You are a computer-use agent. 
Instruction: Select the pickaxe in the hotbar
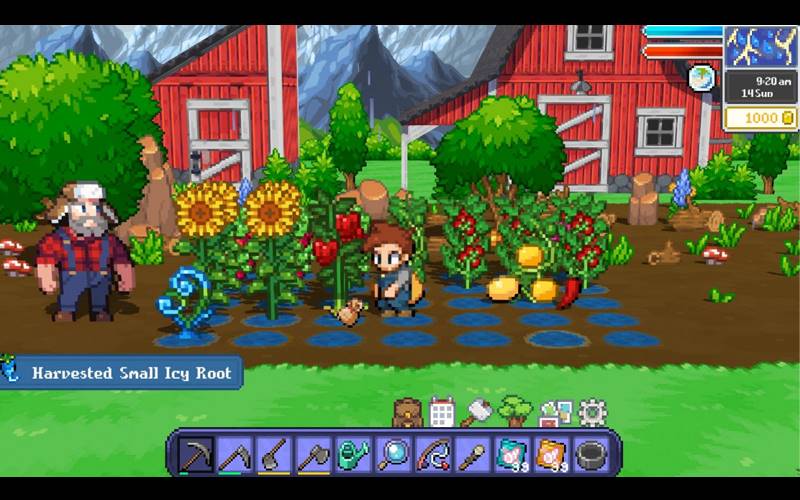tap(195, 454)
